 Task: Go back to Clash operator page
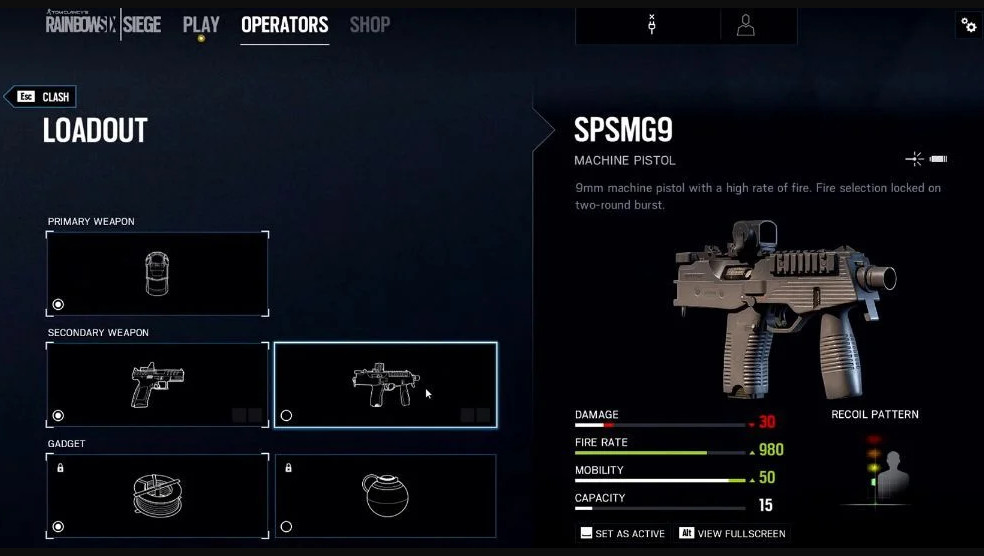coord(41,97)
